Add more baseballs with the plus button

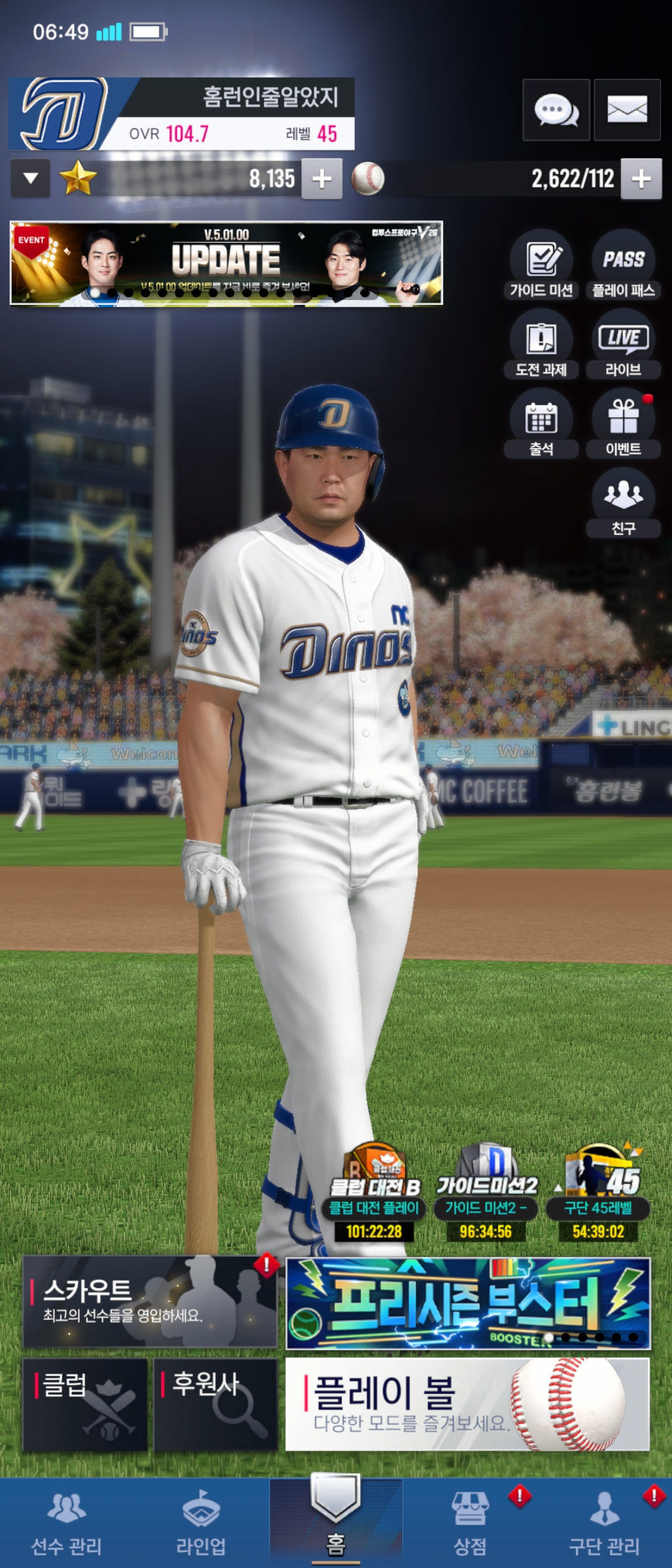click(x=641, y=179)
